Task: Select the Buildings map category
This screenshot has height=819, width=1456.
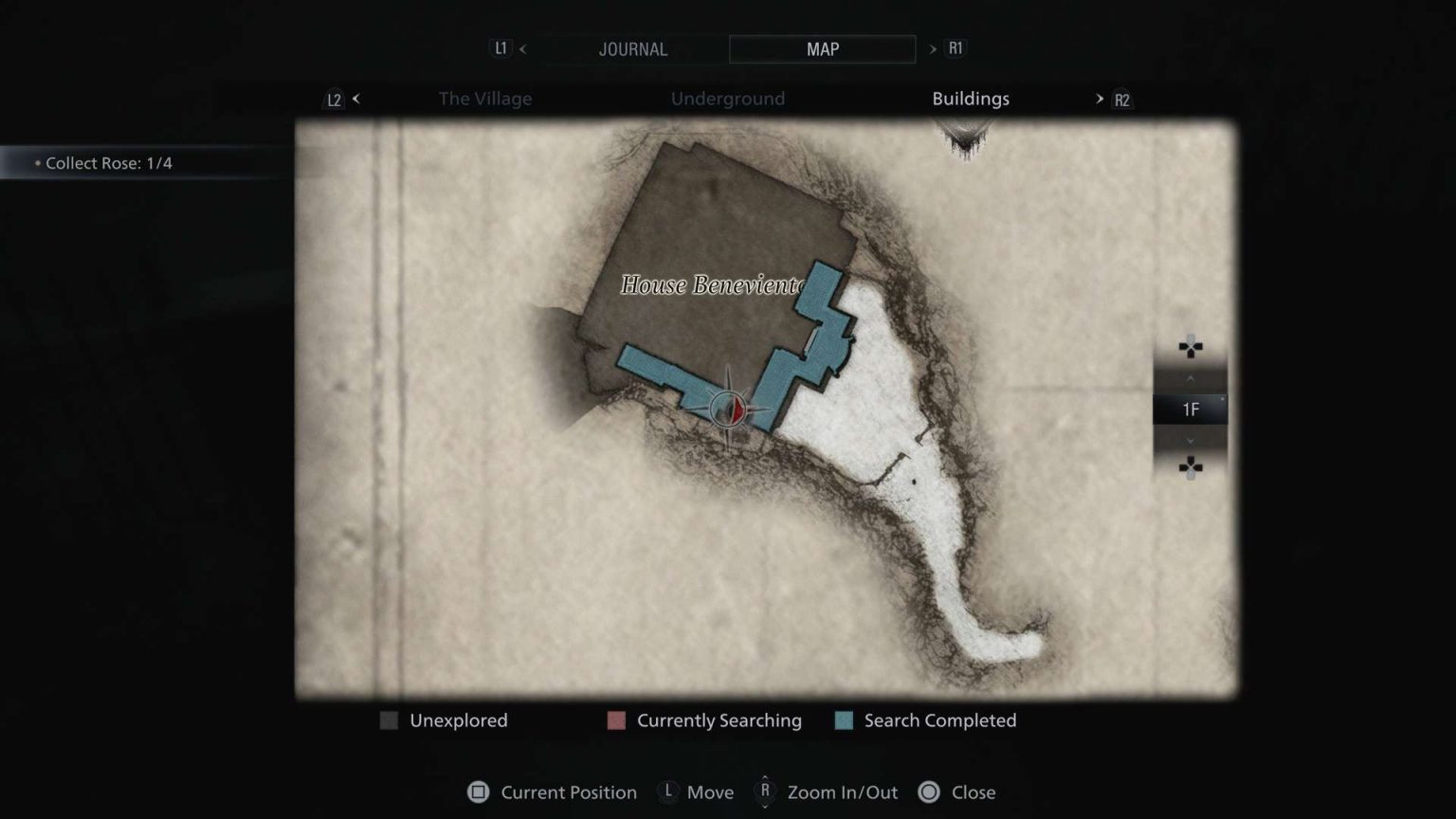Action: pyautogui.click(x=970, y=99)
